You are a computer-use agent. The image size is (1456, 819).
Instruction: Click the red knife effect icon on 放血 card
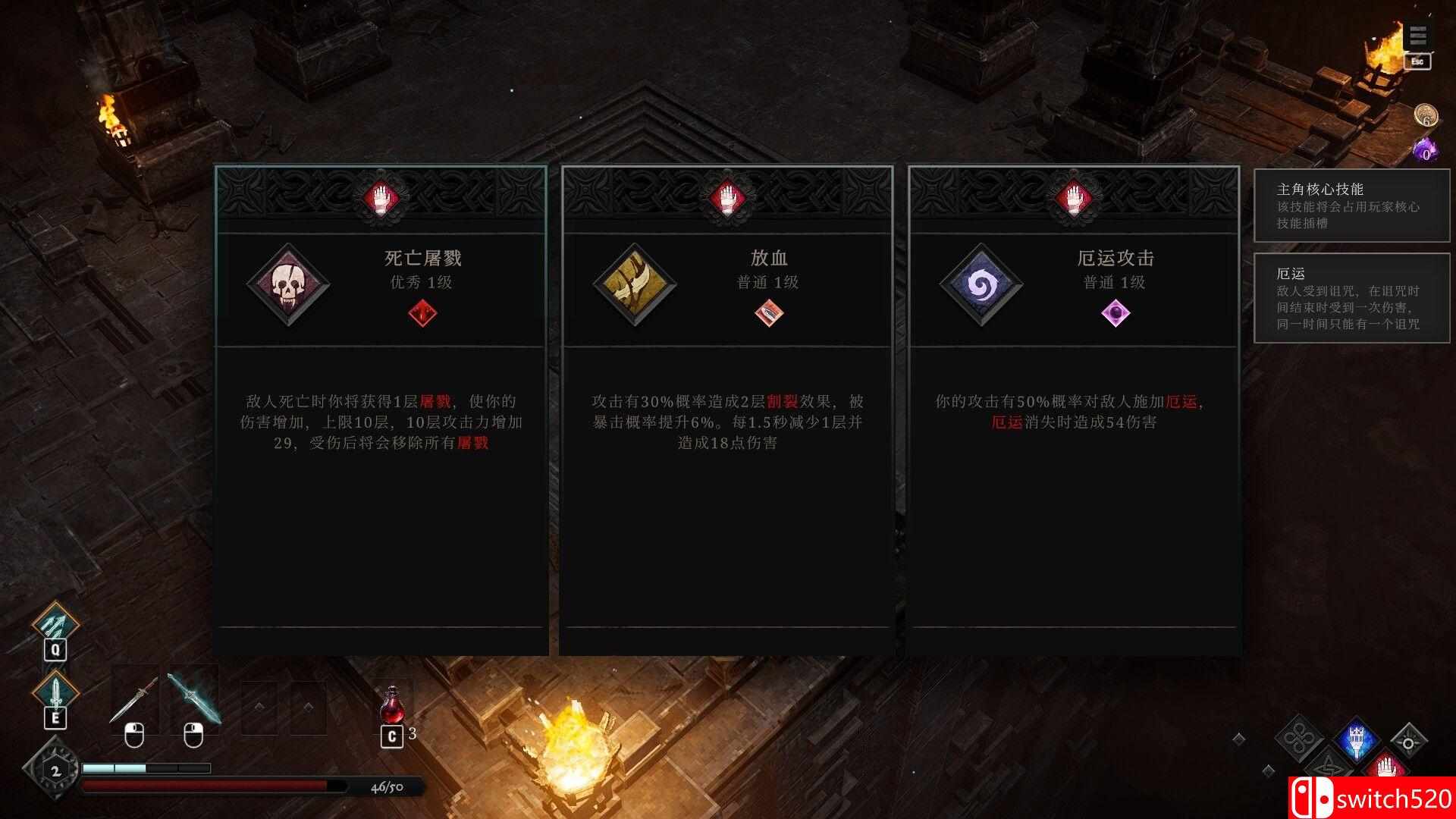click(x=770, y=314)
